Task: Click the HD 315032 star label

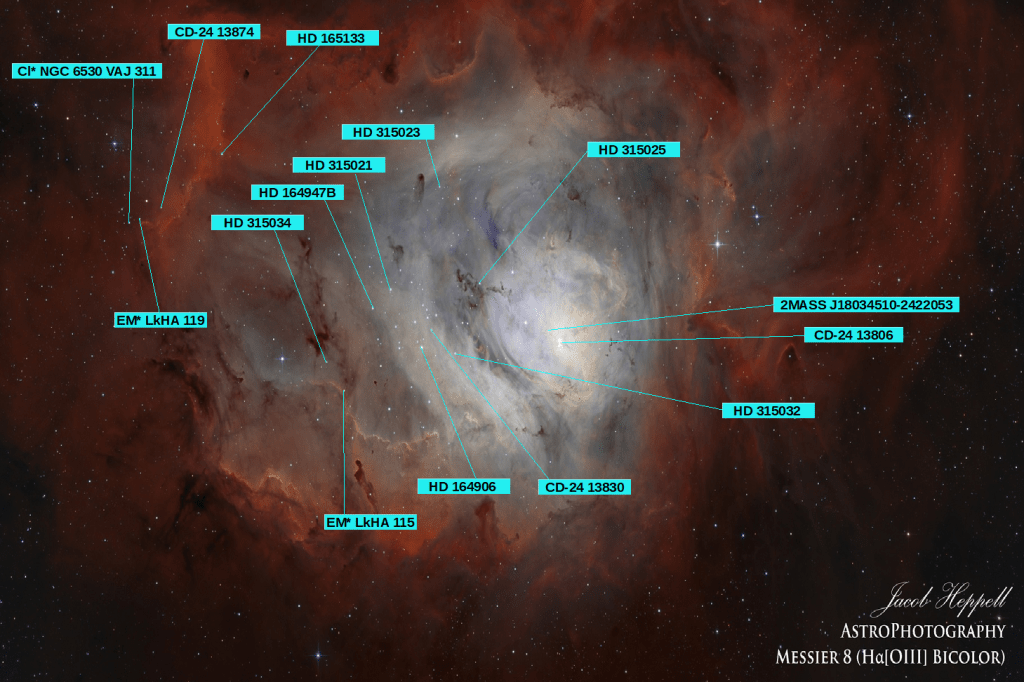Action: 767,410
